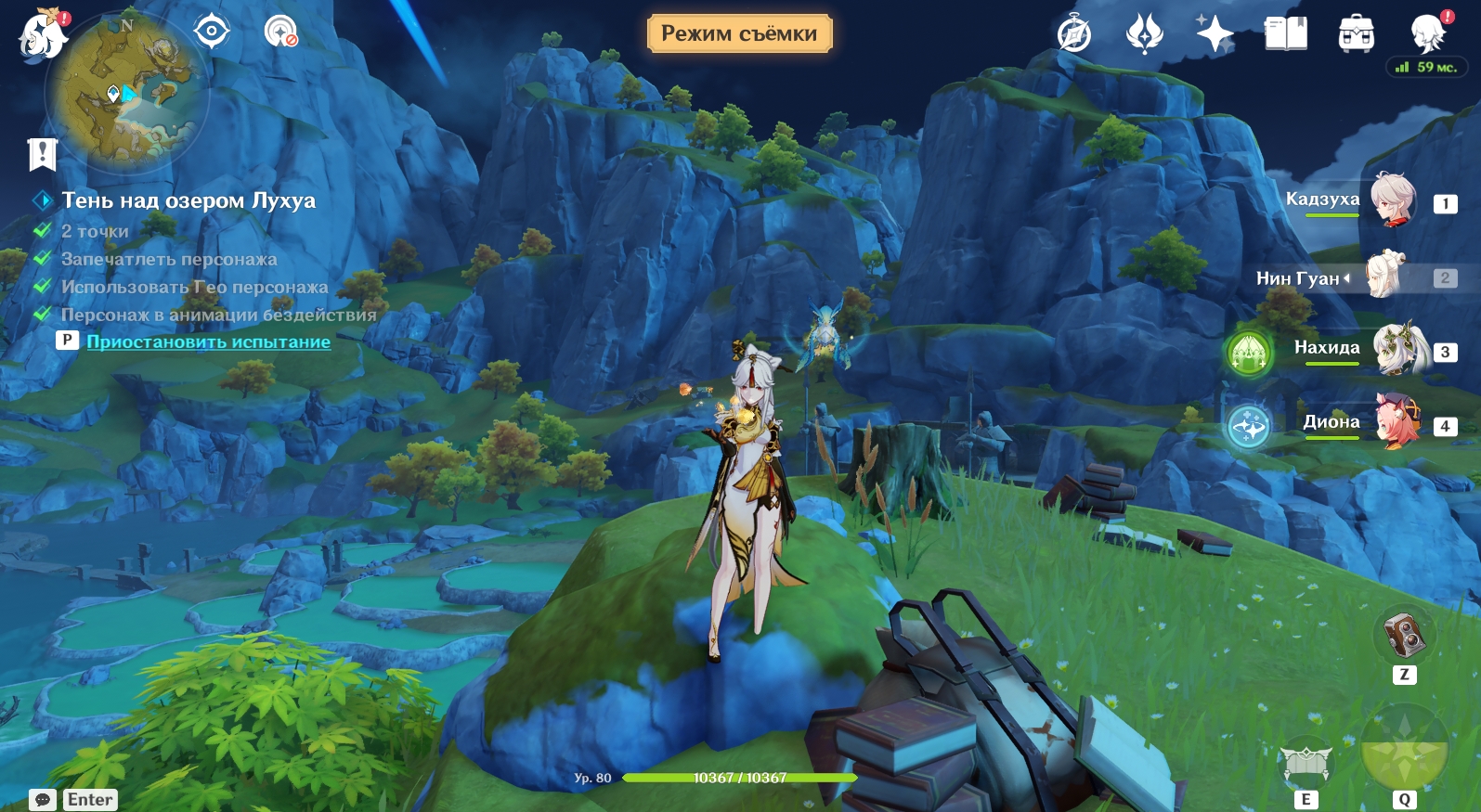Select the Тень над озером Лухуа quest tracker
The width and height of the screenshot is (1481, 812).
(x=188, y=200)
